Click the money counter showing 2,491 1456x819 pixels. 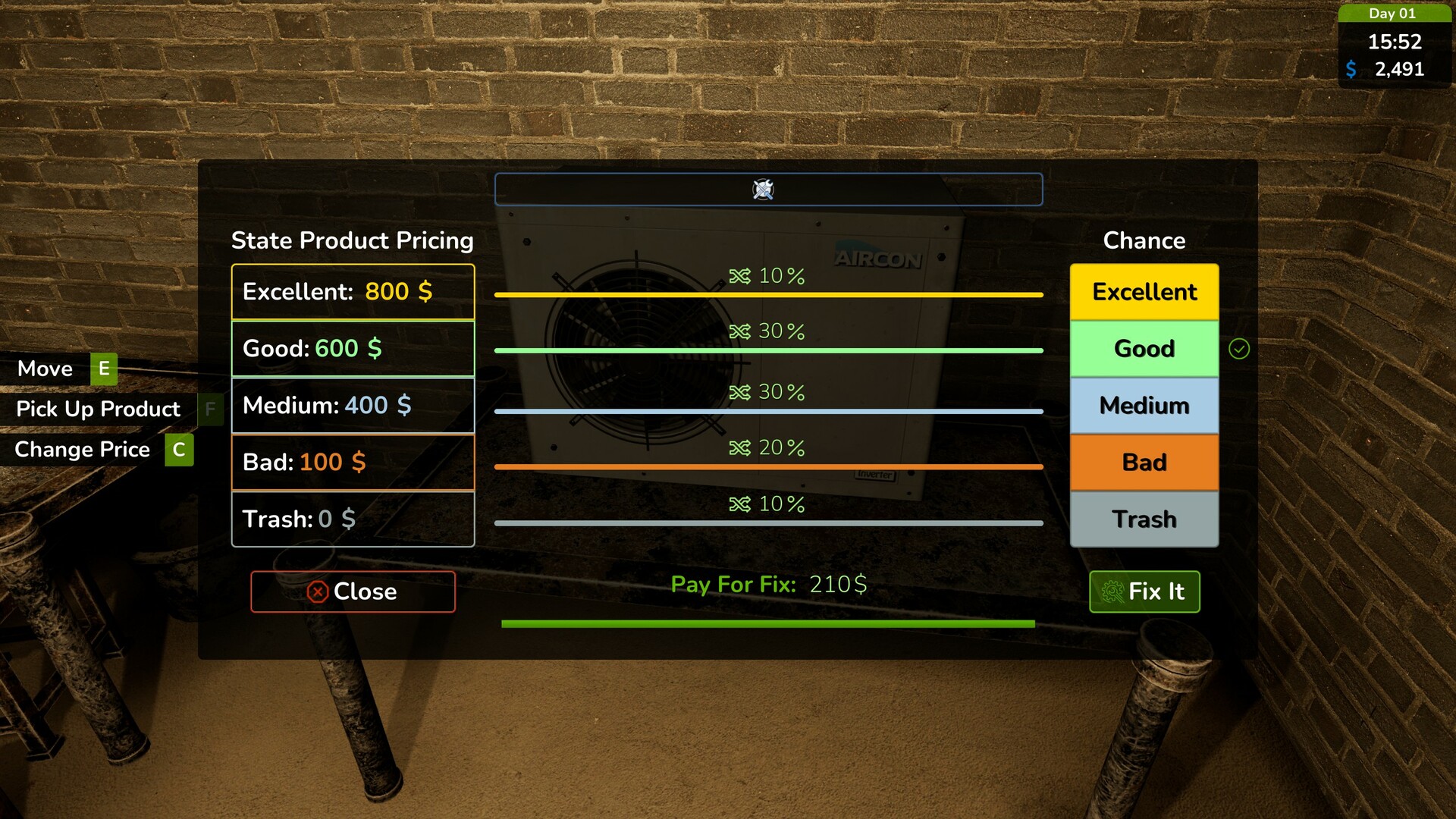pos(1399,69)
